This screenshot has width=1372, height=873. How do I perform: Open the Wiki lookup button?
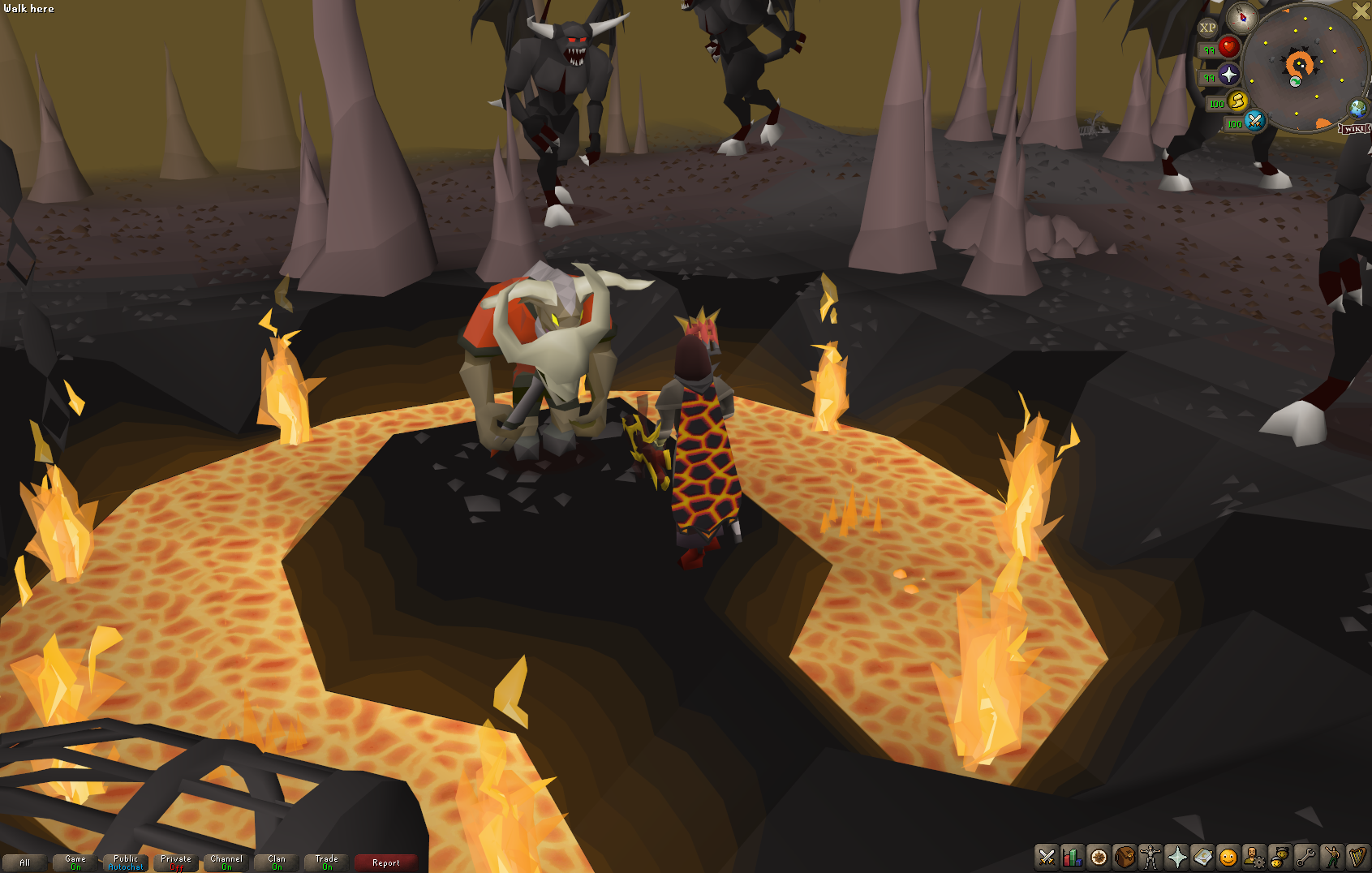tap(1353, 129)
